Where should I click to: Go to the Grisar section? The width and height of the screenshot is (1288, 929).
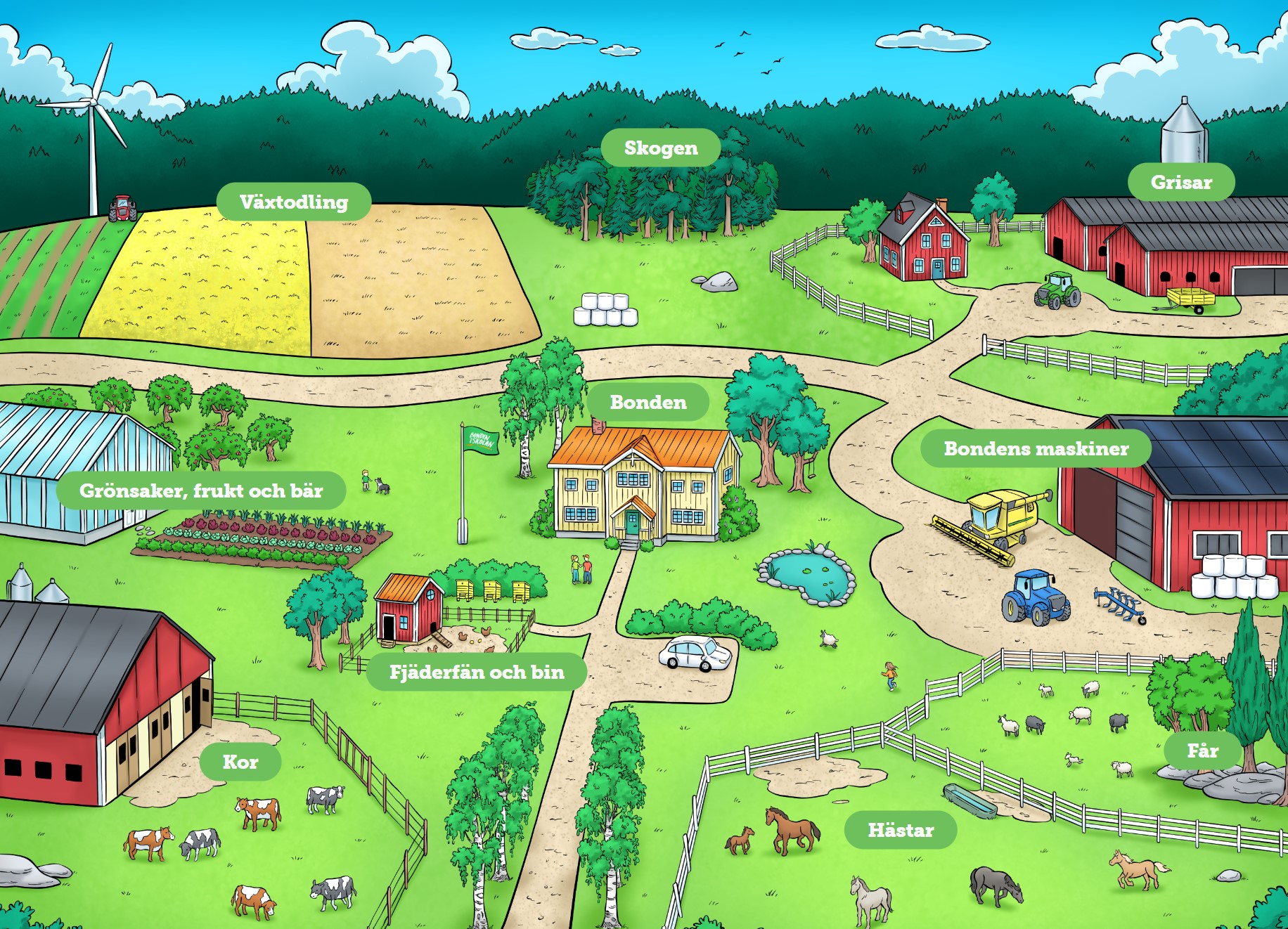point(1181,183)
